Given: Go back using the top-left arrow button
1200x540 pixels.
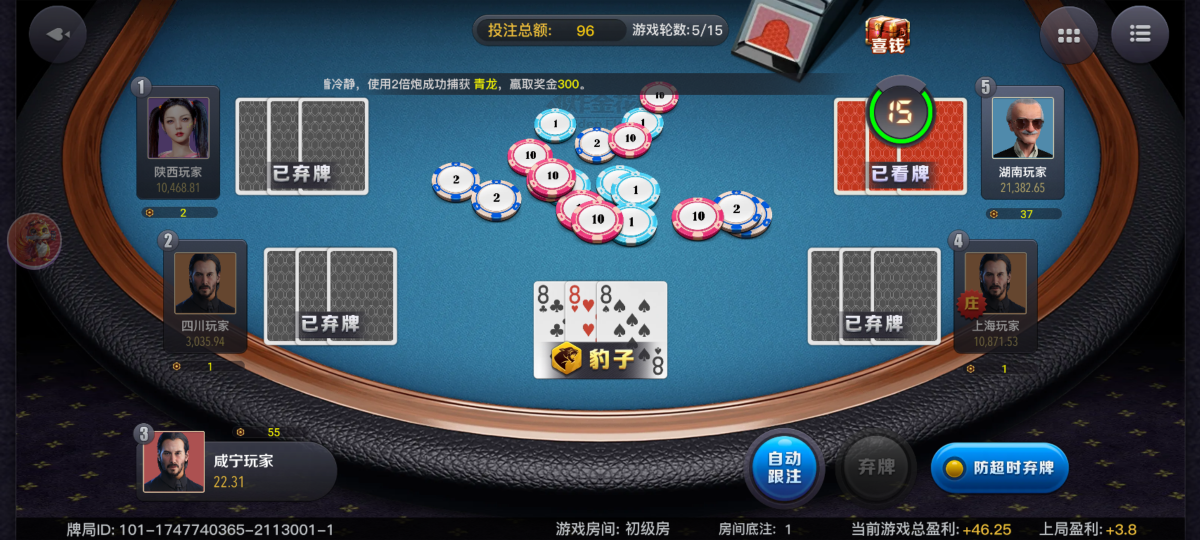Looking at the screenshot, I should [x=58, y=34].
